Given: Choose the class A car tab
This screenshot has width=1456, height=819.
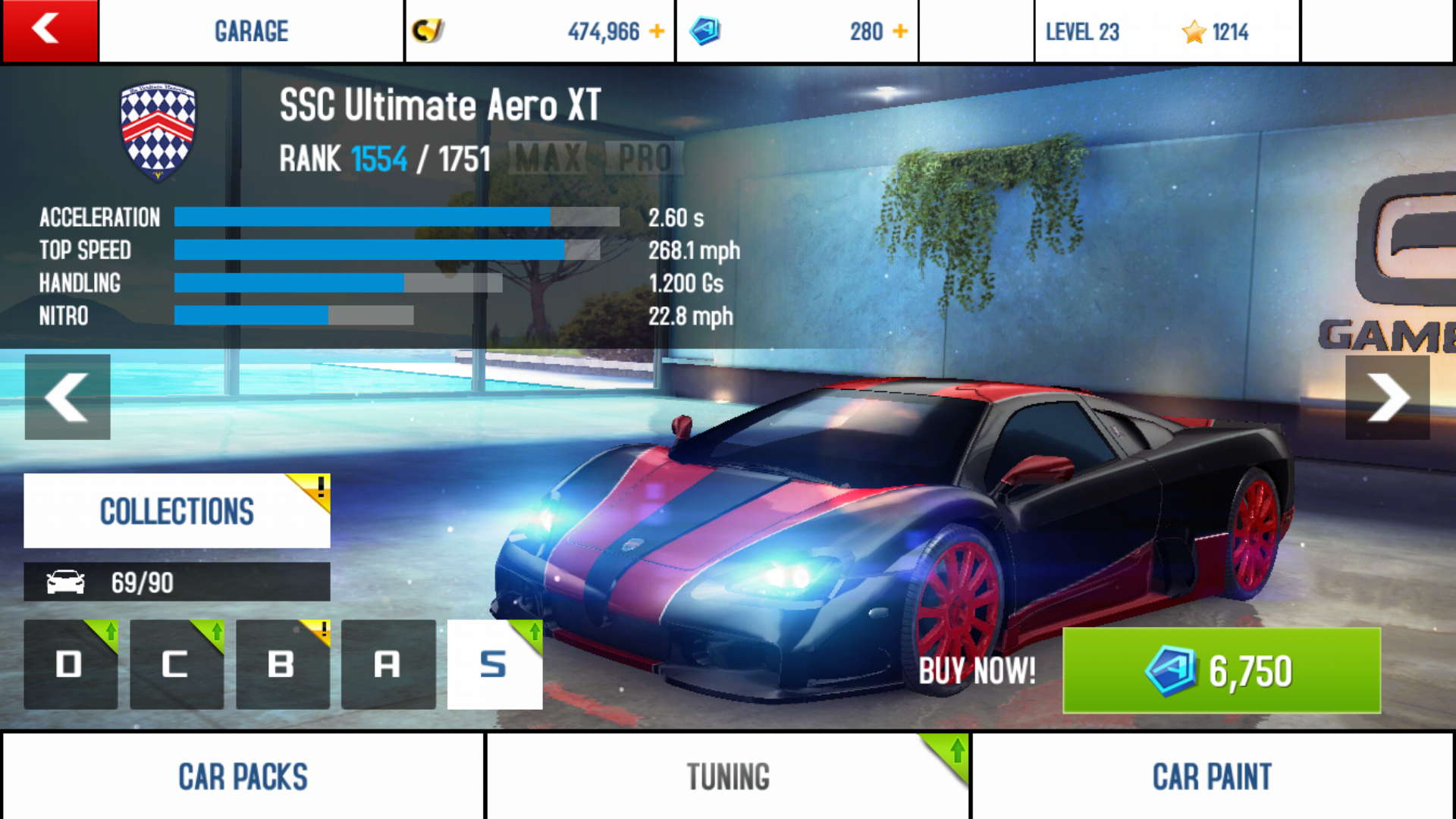Looking at the screenshot, I should 388,664.
